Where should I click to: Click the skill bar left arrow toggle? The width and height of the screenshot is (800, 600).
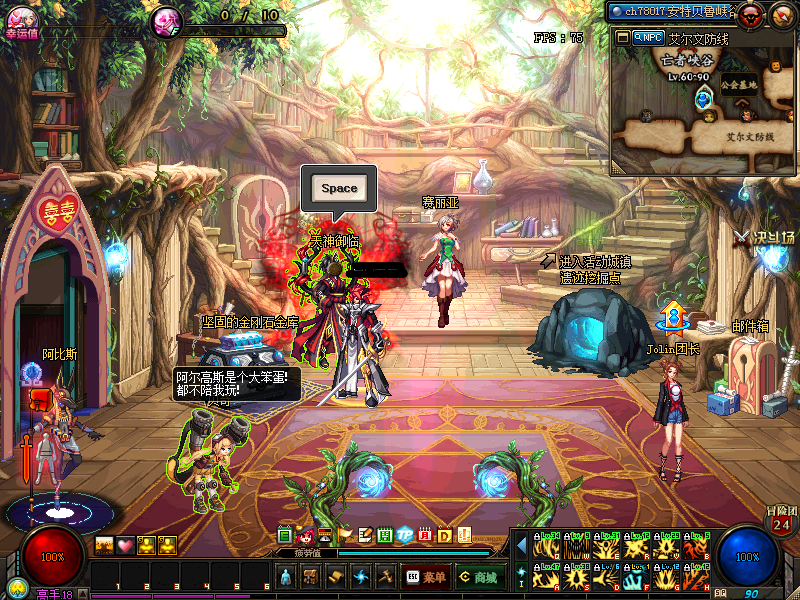tap(521, 545)
